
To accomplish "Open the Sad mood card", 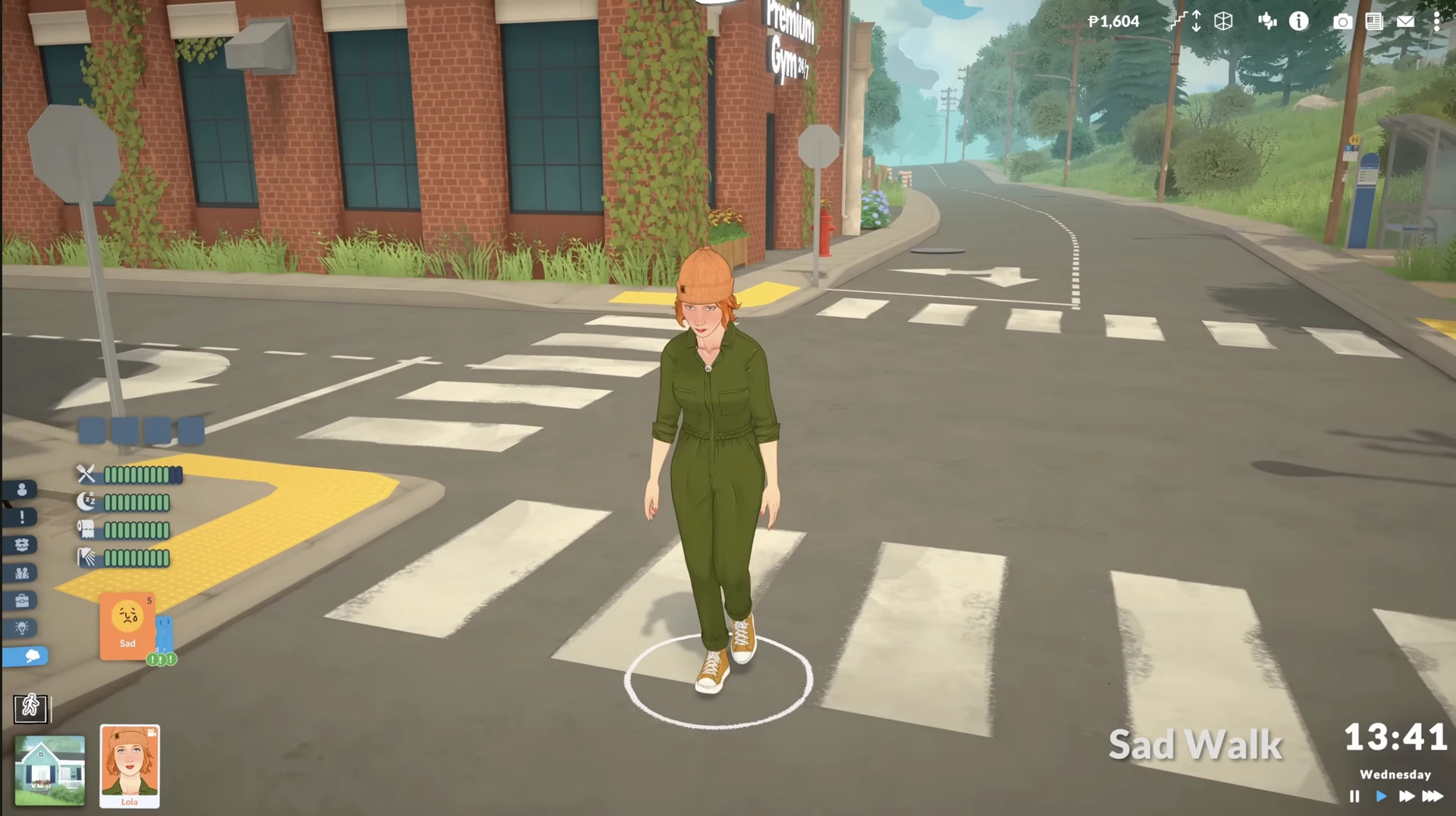I will coord(127,626).
